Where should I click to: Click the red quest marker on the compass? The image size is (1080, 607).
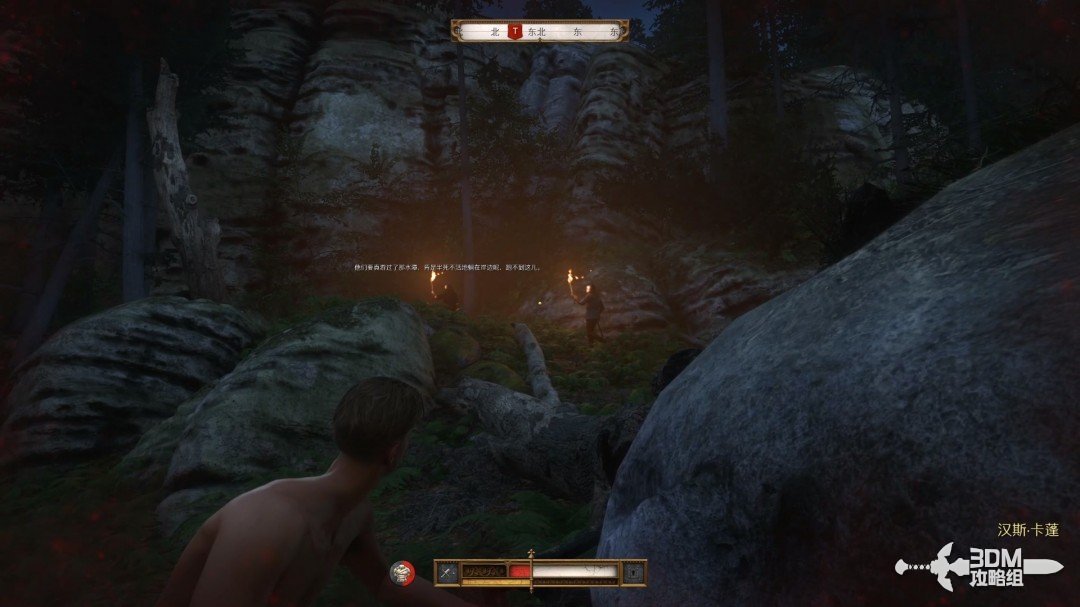[515, 32]
